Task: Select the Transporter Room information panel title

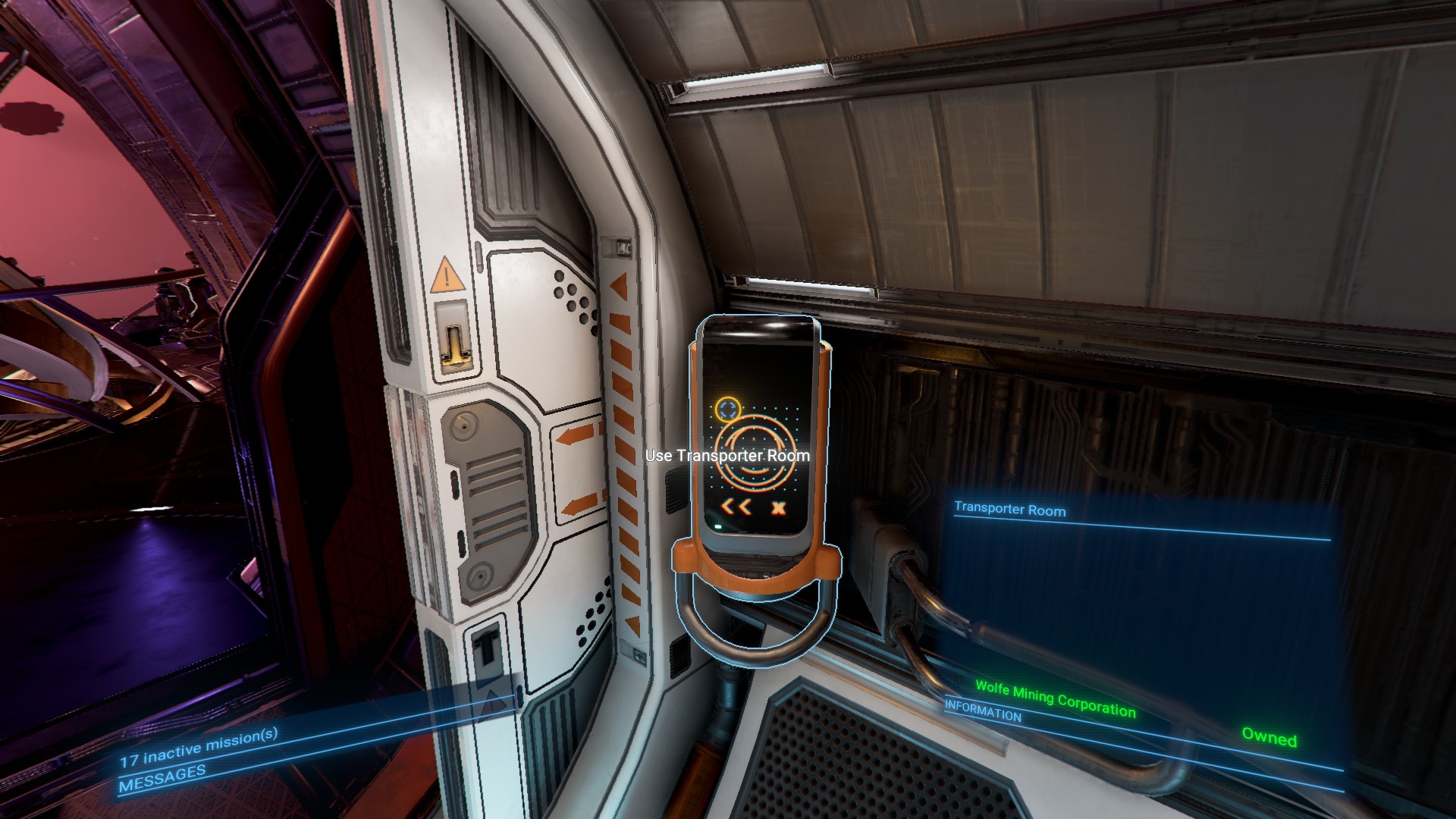Action: [1009, 510]
